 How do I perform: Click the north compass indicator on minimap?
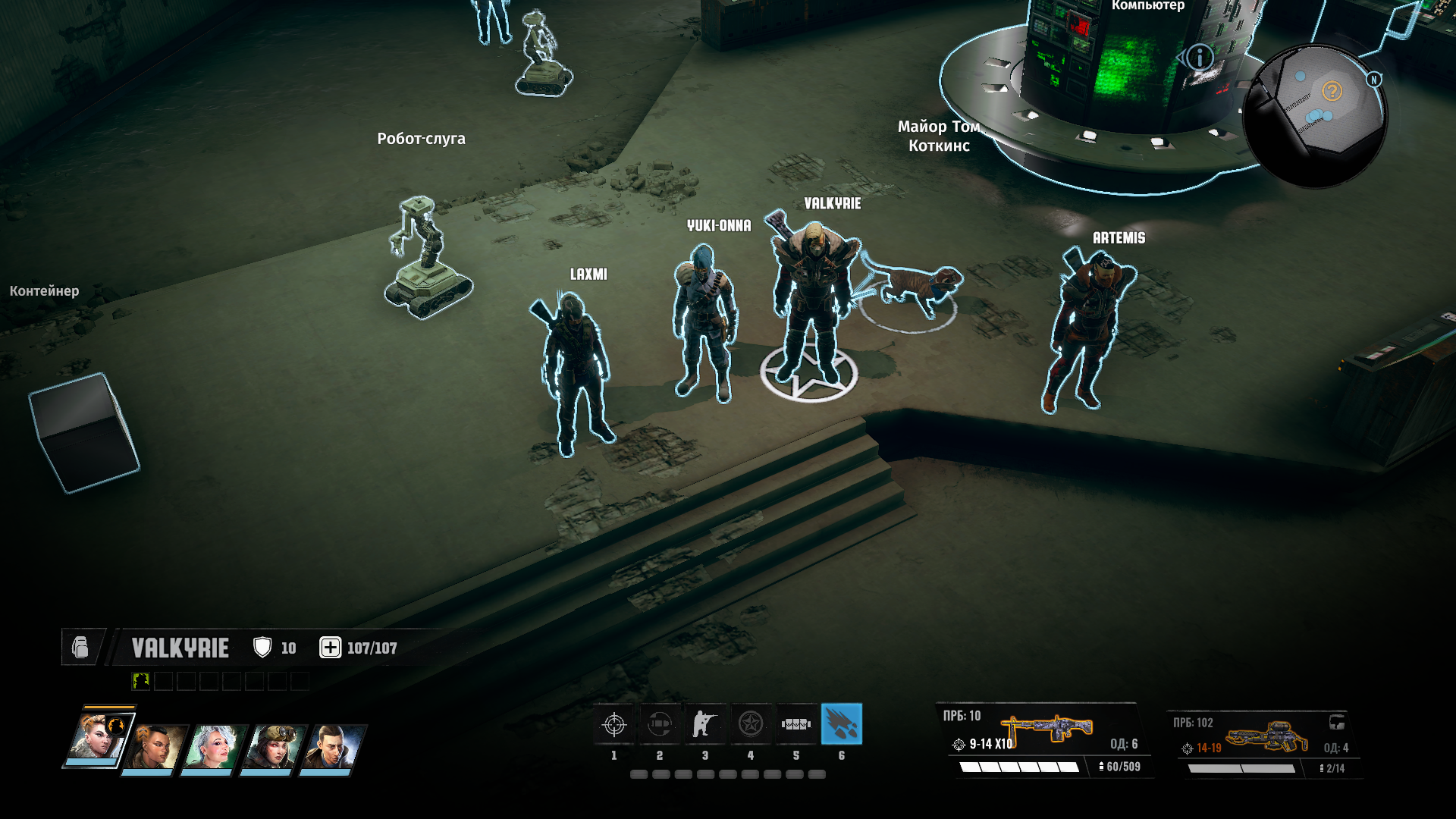point(1374,80)
